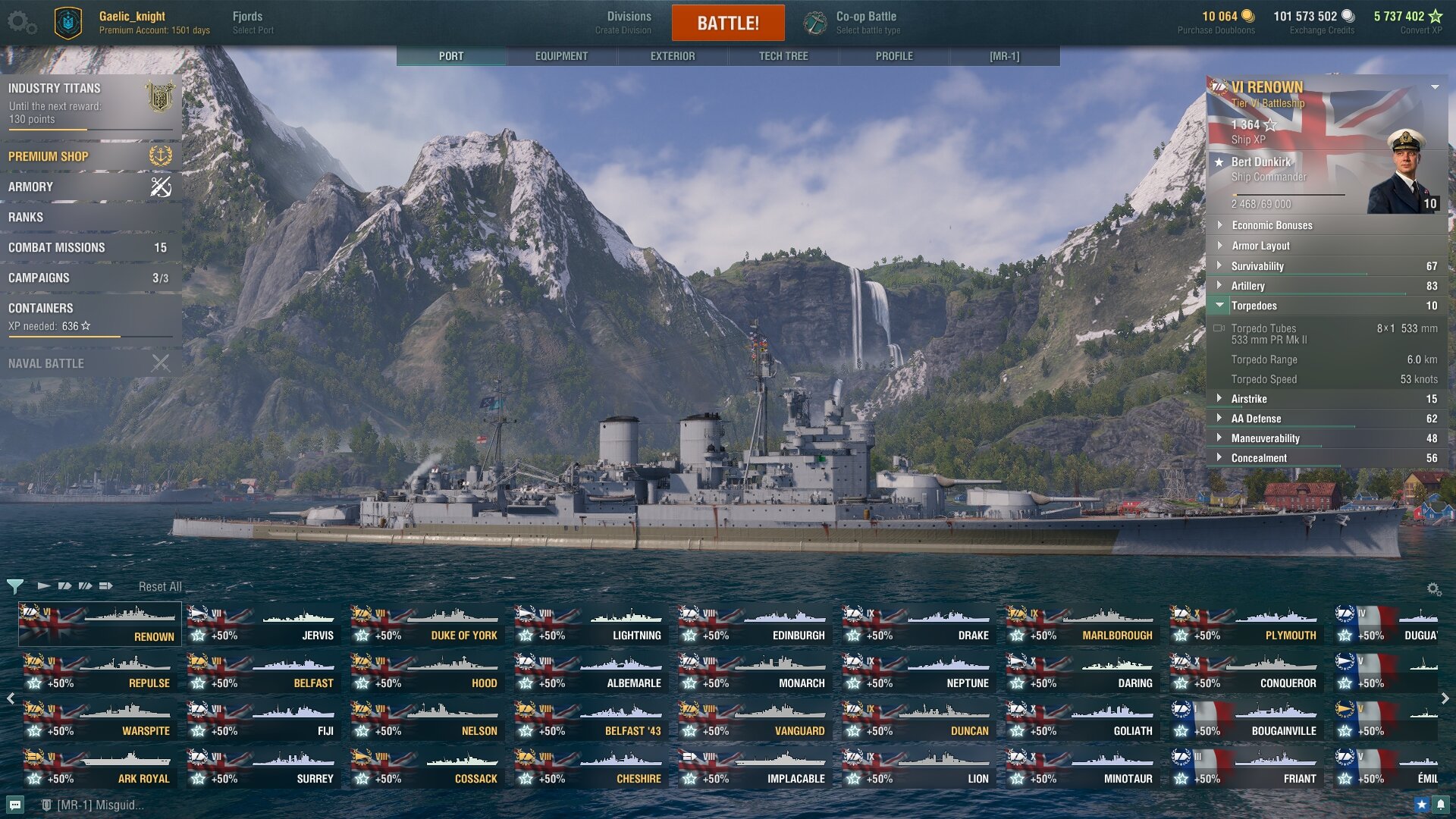The image size is (1456, 819).
Task: Enter the Armory
Action: coord(89,187)
